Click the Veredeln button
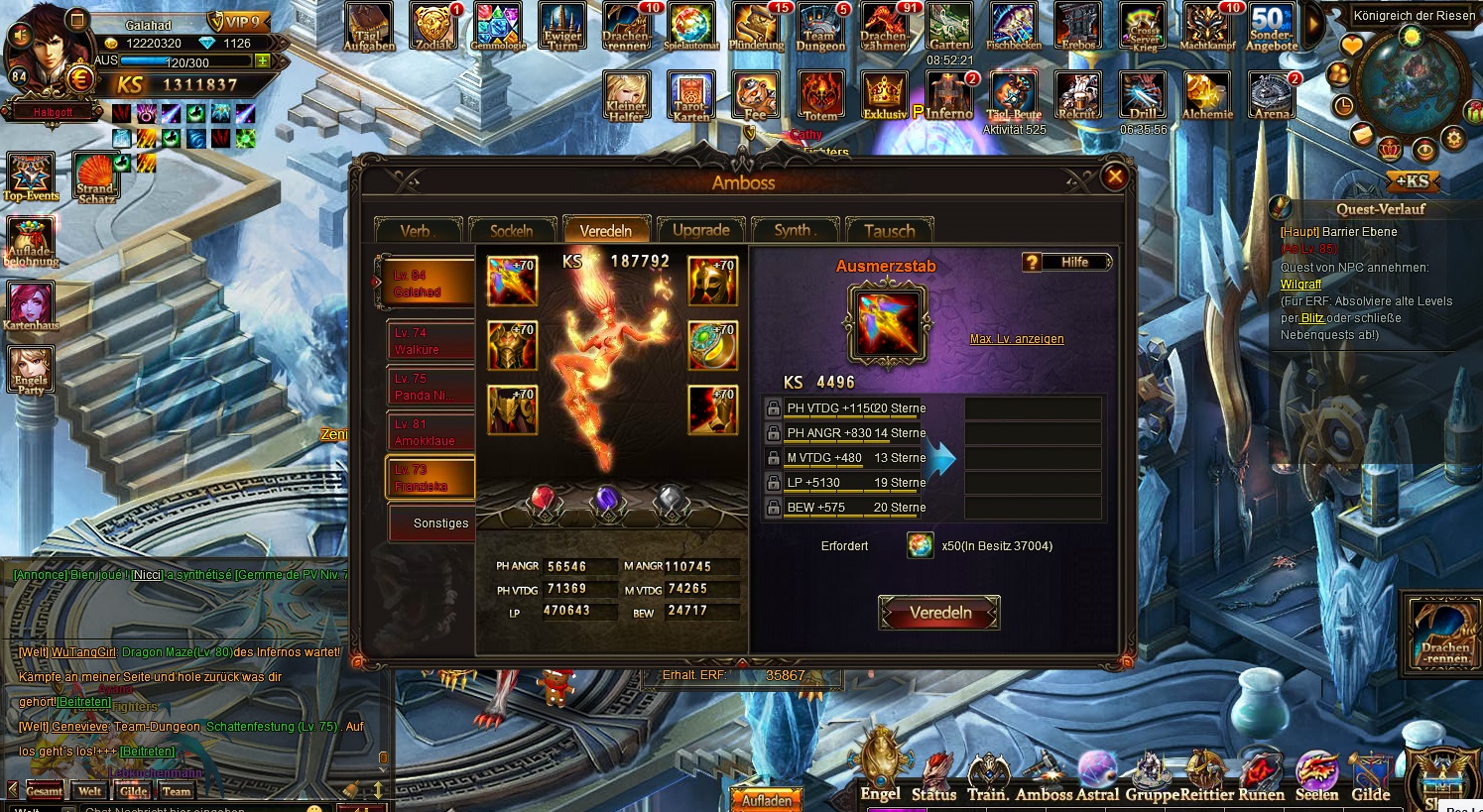Screen dimensions: 1483x812 [938, 613]
